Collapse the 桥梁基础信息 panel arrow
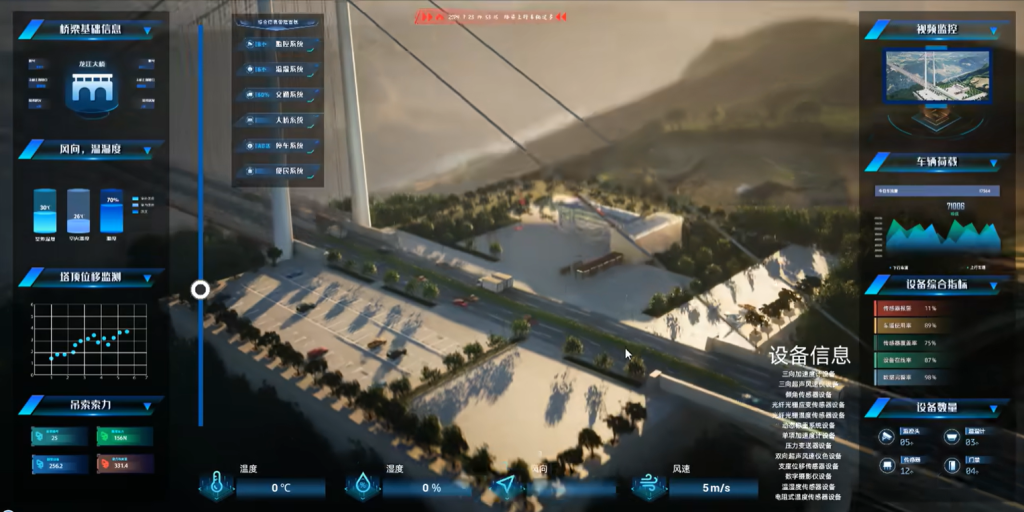Screen dimensions: 1024x512 (148, 31)
